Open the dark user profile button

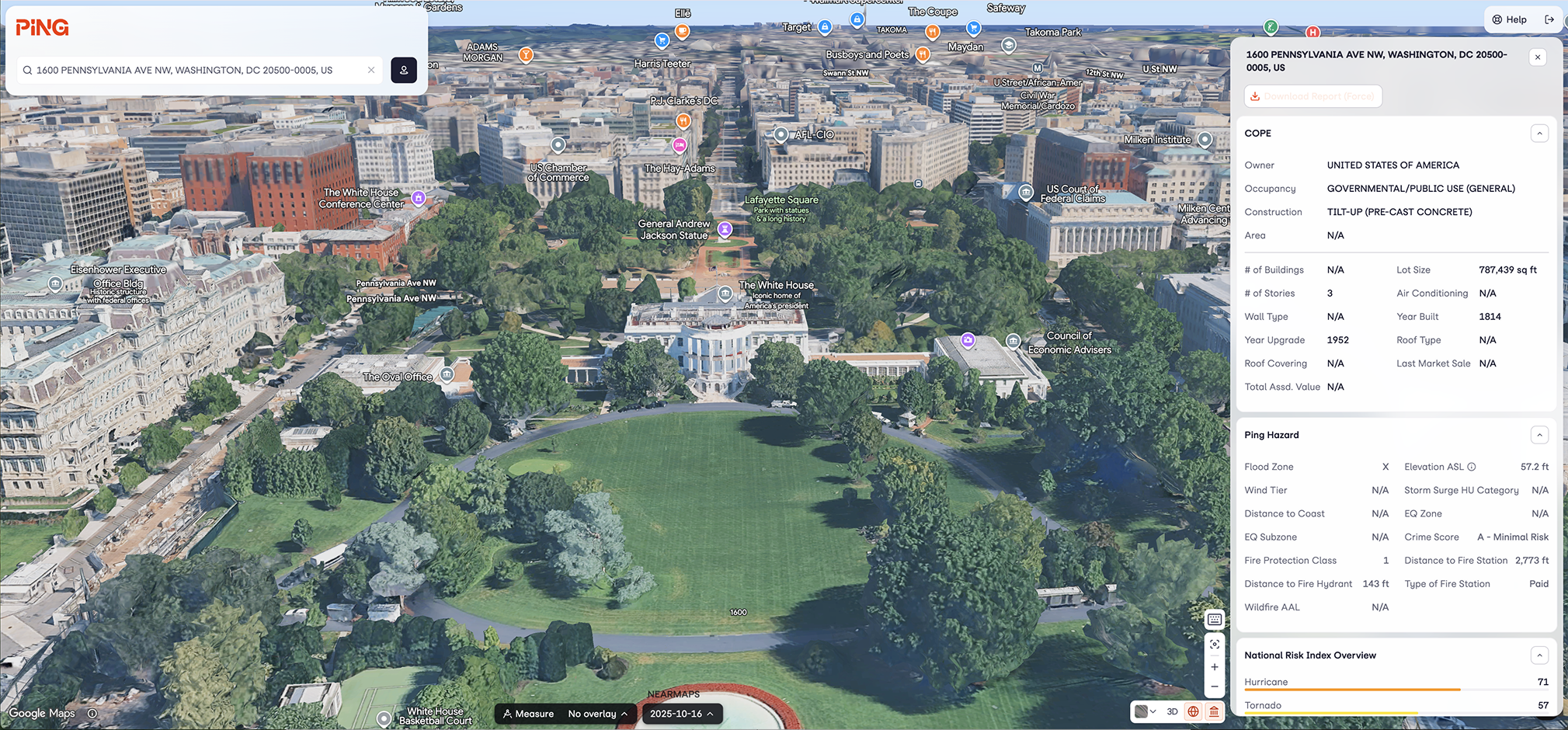pos(404,70)
